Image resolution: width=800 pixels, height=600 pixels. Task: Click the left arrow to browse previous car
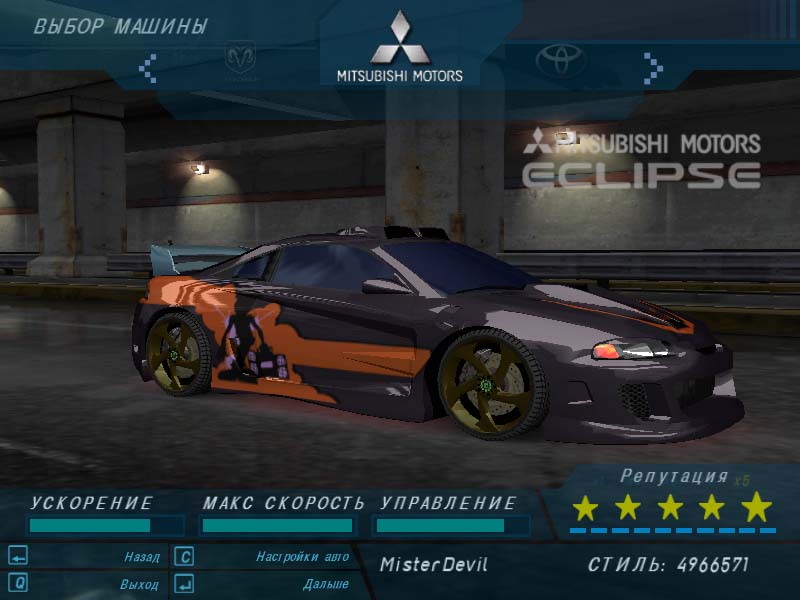tap(148, 67)
